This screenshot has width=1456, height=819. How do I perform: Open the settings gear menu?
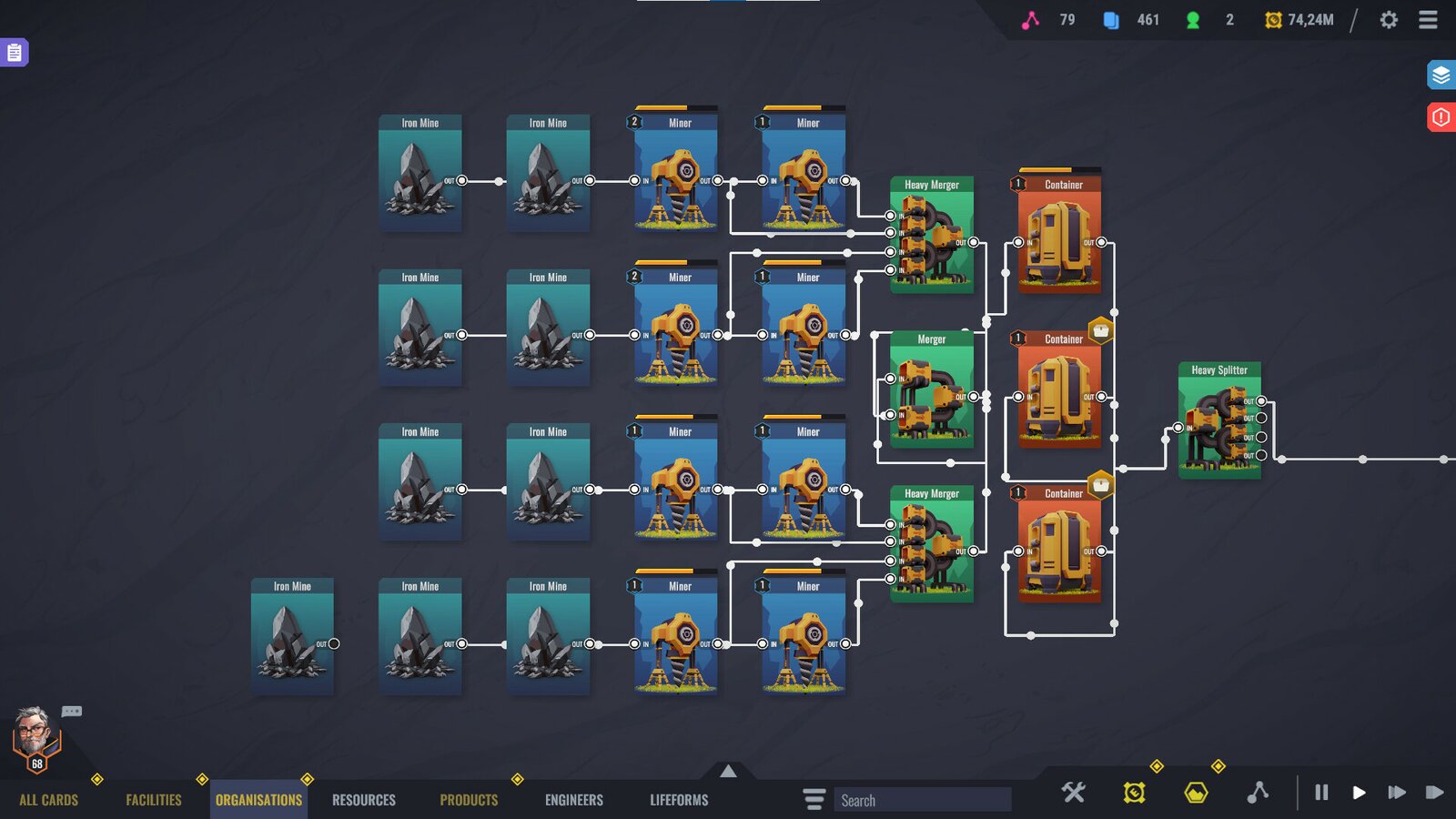tap(1390, 19)
